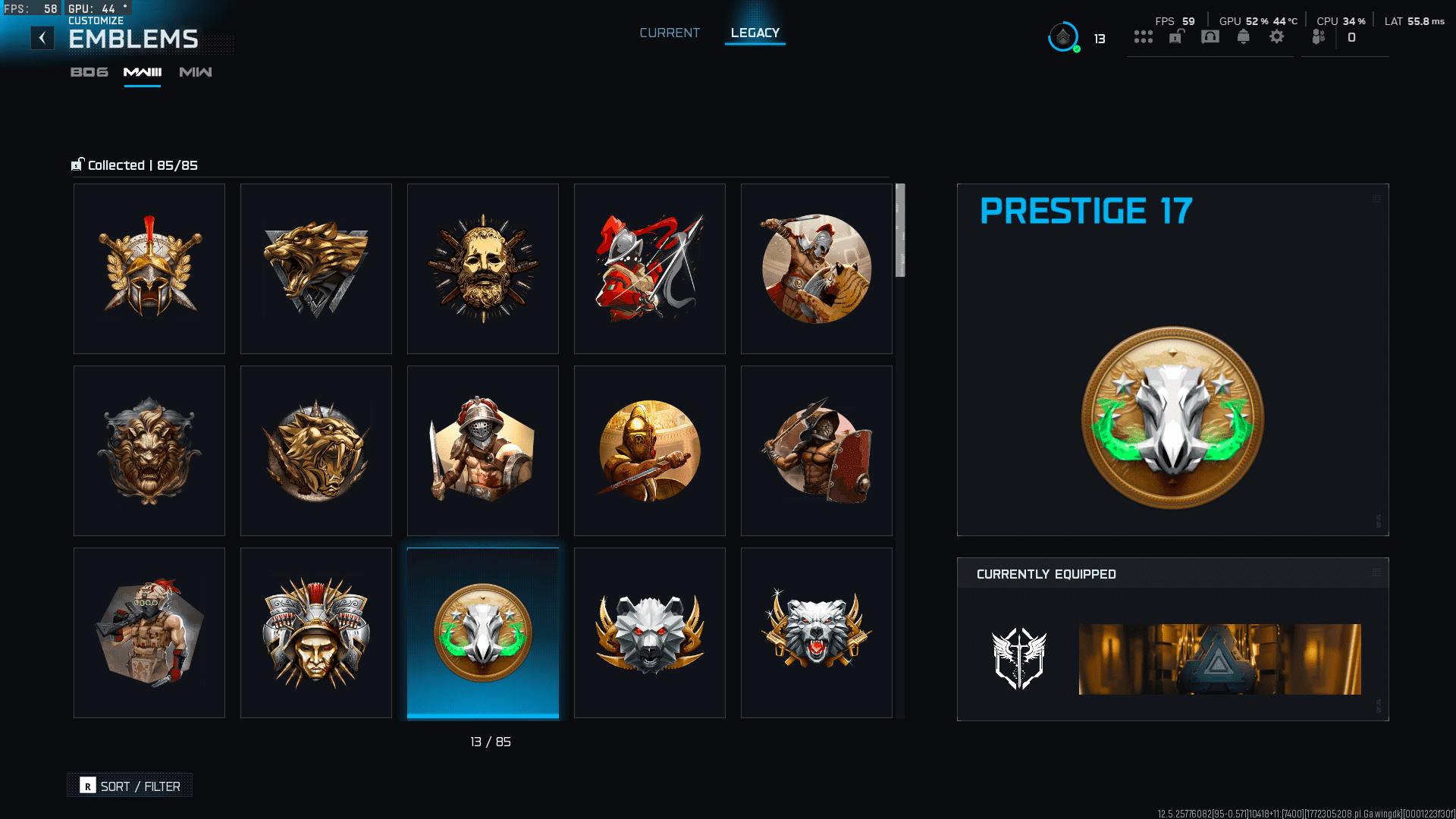1456x819 pixels.
Task: Switch to the CURRENT tab
Action: tap(669, 33)
